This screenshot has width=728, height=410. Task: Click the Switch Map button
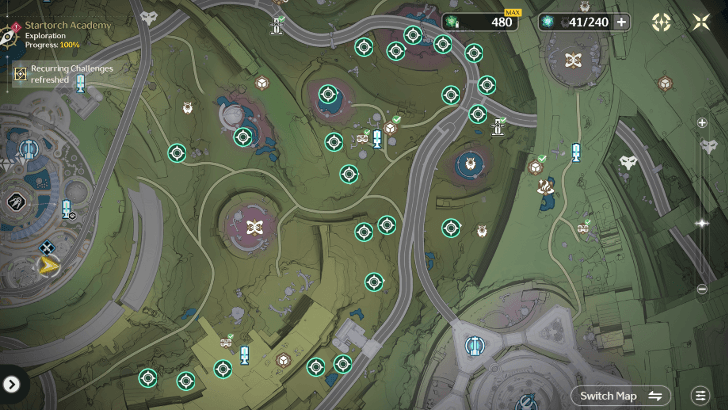pyautogui.click(x=621, y=396)
